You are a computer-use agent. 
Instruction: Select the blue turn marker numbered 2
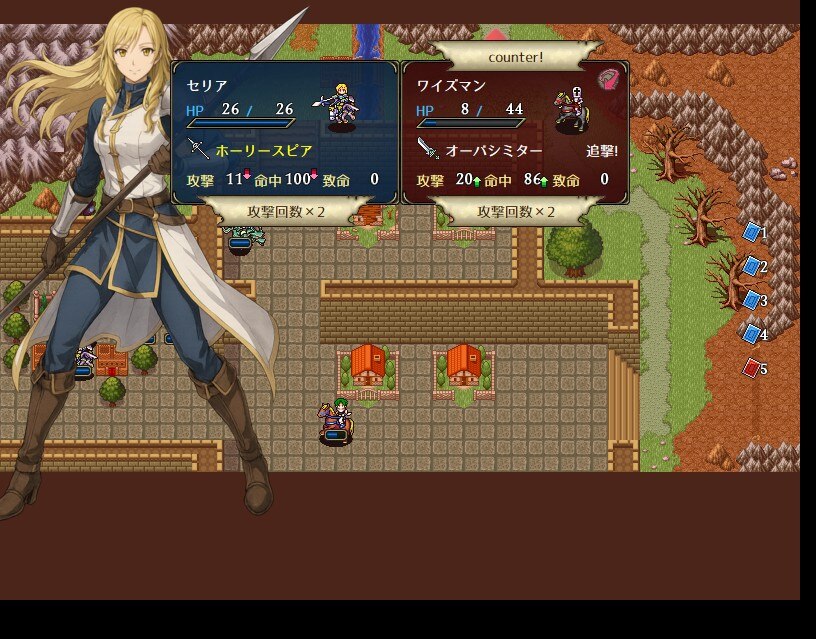click(x=752, y=266)
